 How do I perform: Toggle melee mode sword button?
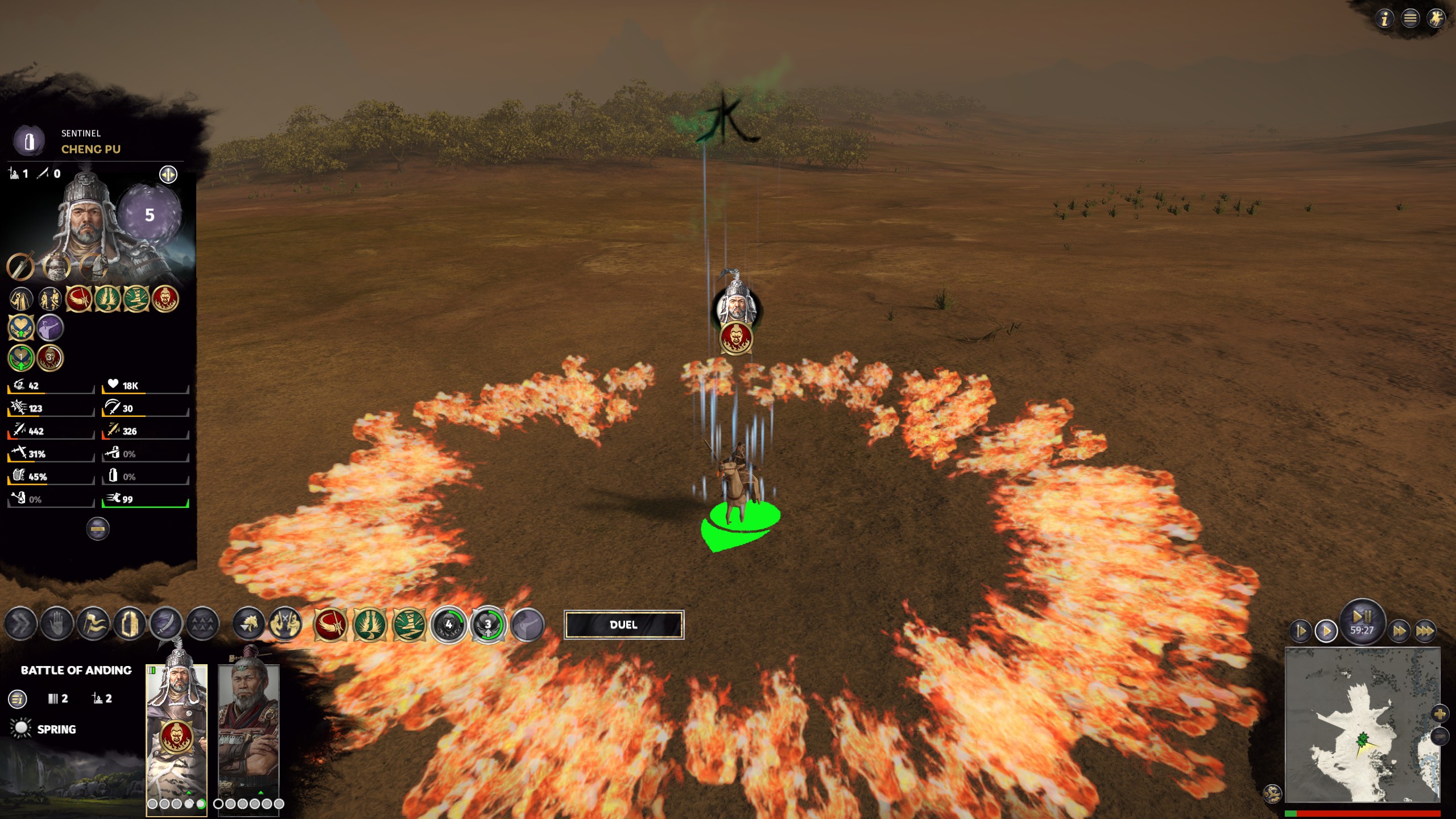pos(166,624)
